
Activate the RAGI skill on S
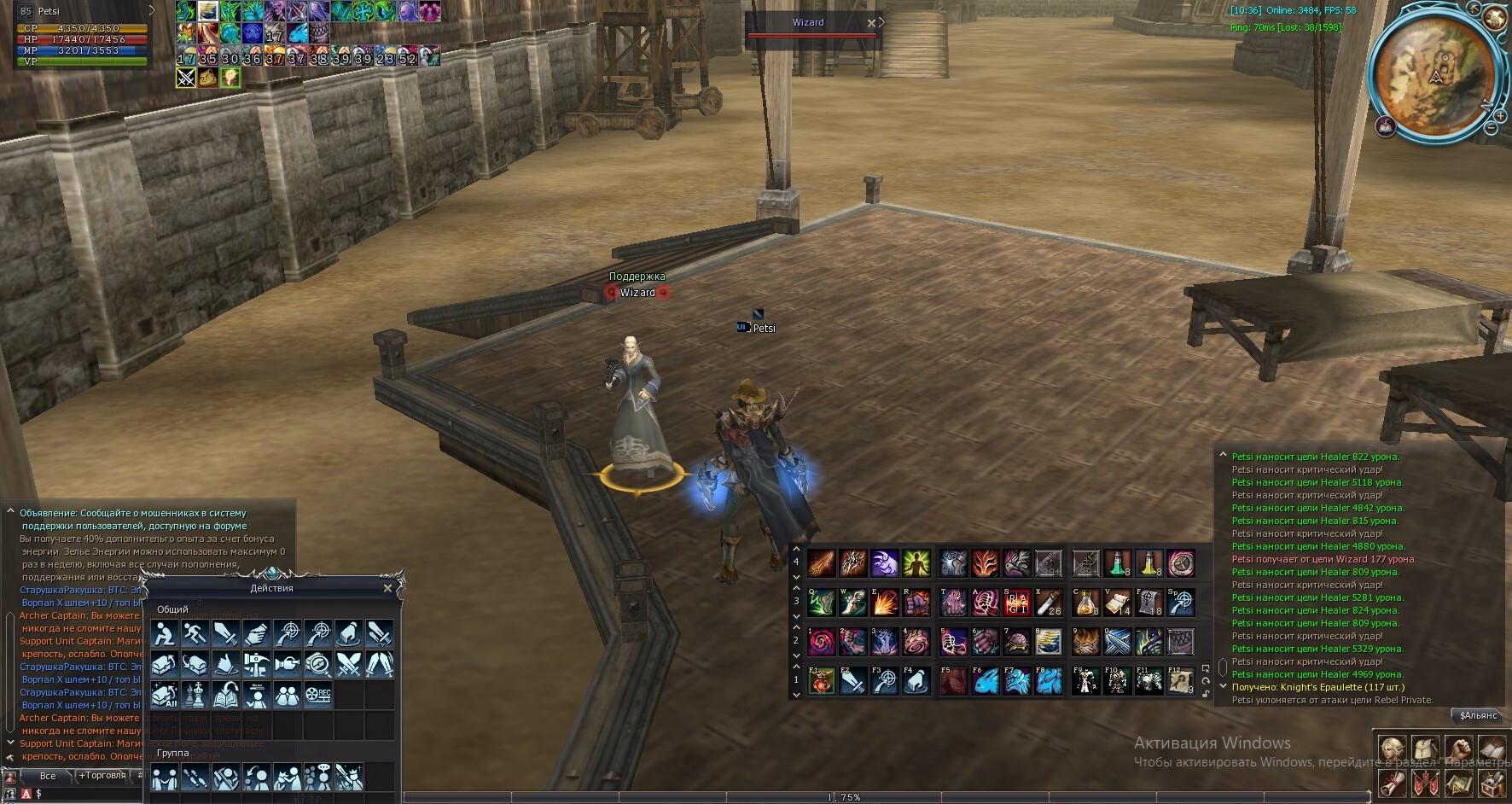[1017, 603]
